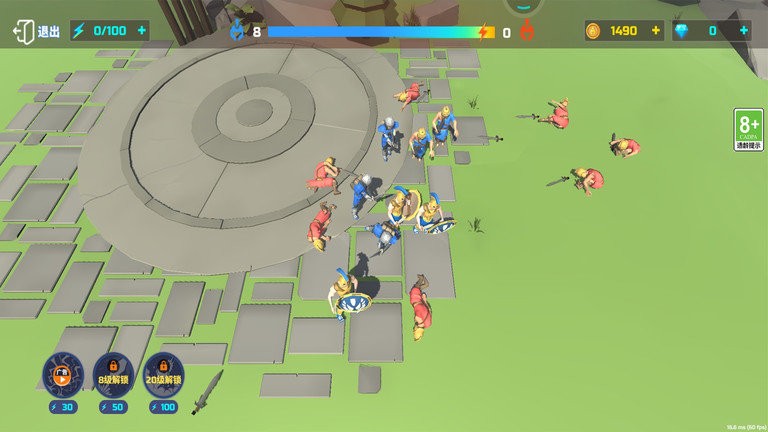Add energy with the lightning plus button
Viewport: 768px width, 432px height.
point(141,31)
